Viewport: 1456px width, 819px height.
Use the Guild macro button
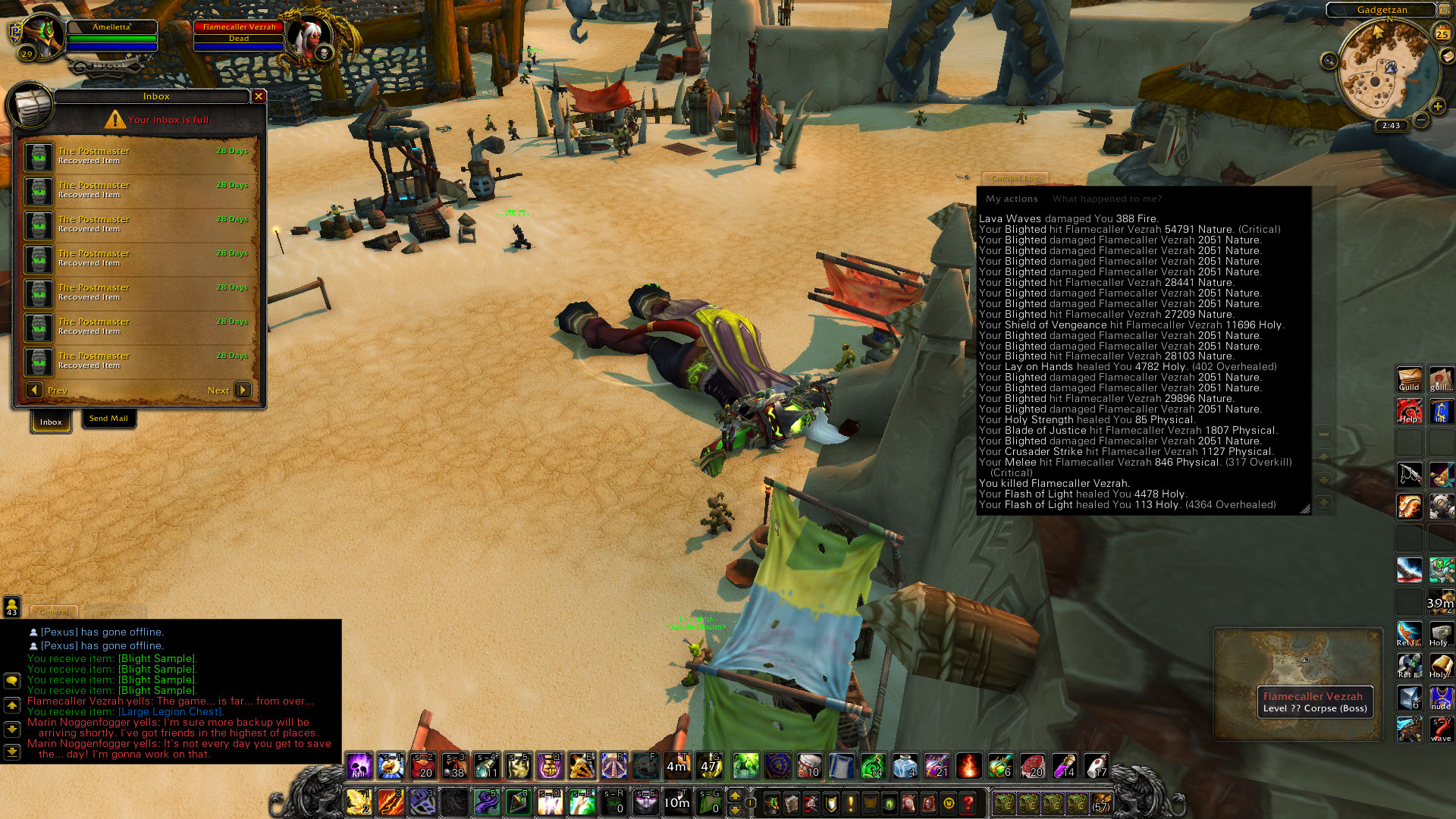point(1409,378)
